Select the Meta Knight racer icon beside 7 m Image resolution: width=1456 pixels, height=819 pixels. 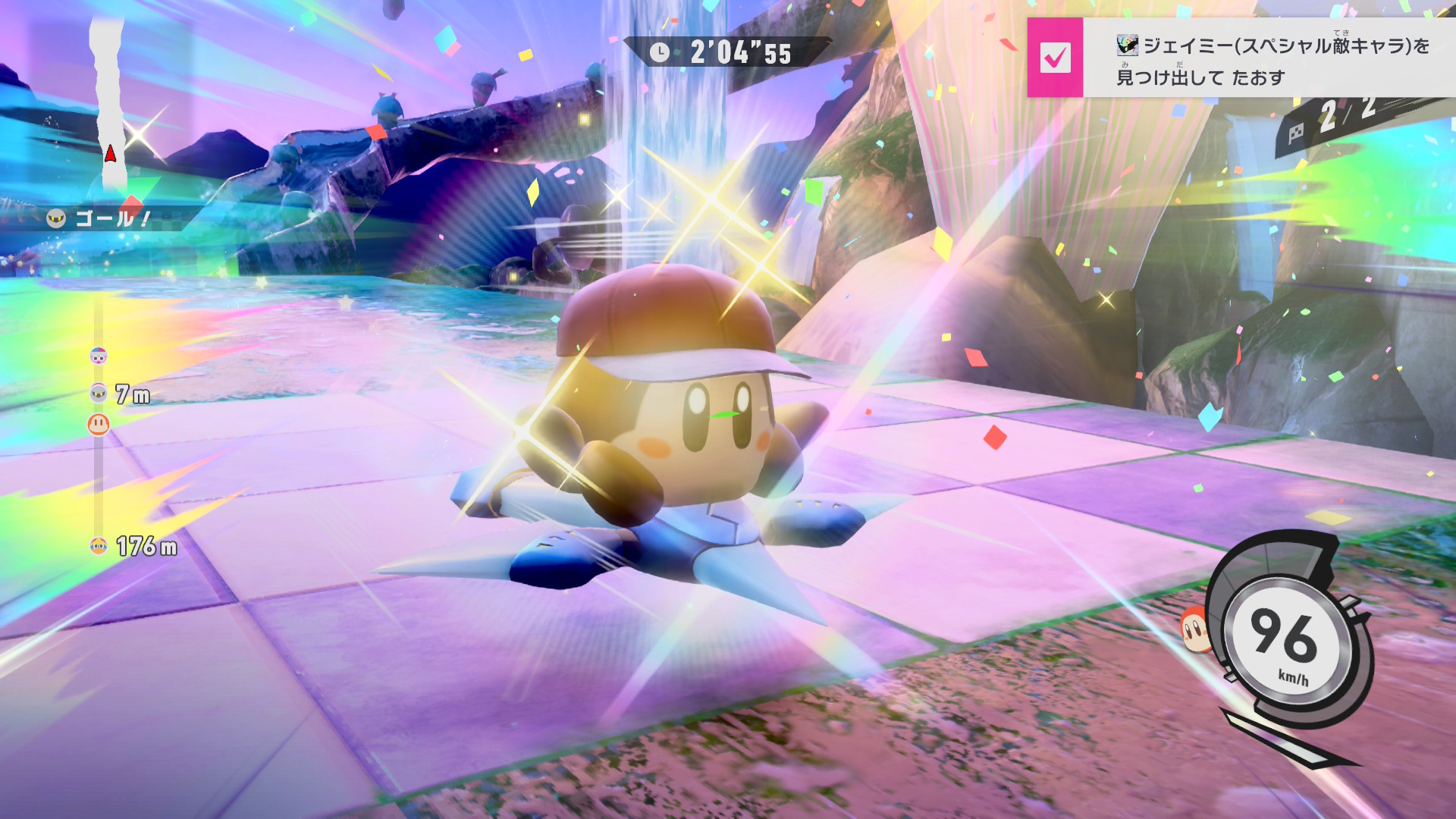point(99,393)
